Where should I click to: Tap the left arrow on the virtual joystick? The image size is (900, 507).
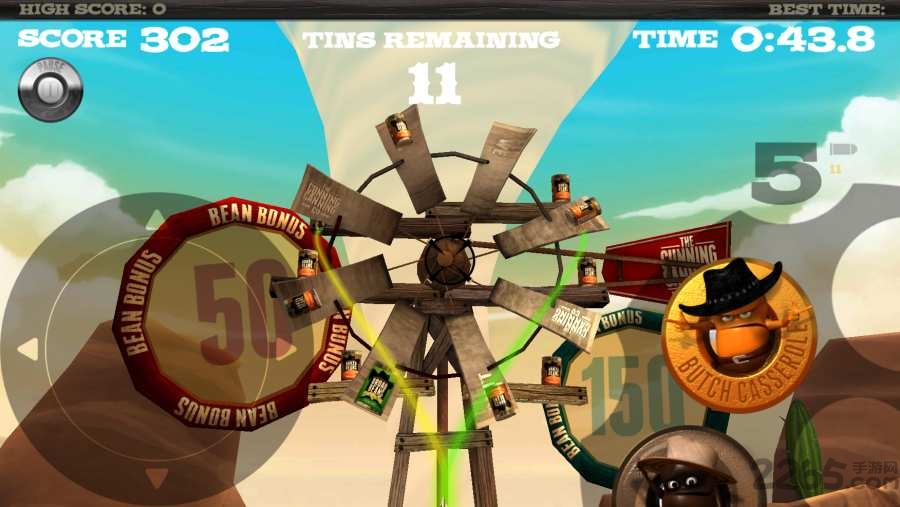pos(29,349)
